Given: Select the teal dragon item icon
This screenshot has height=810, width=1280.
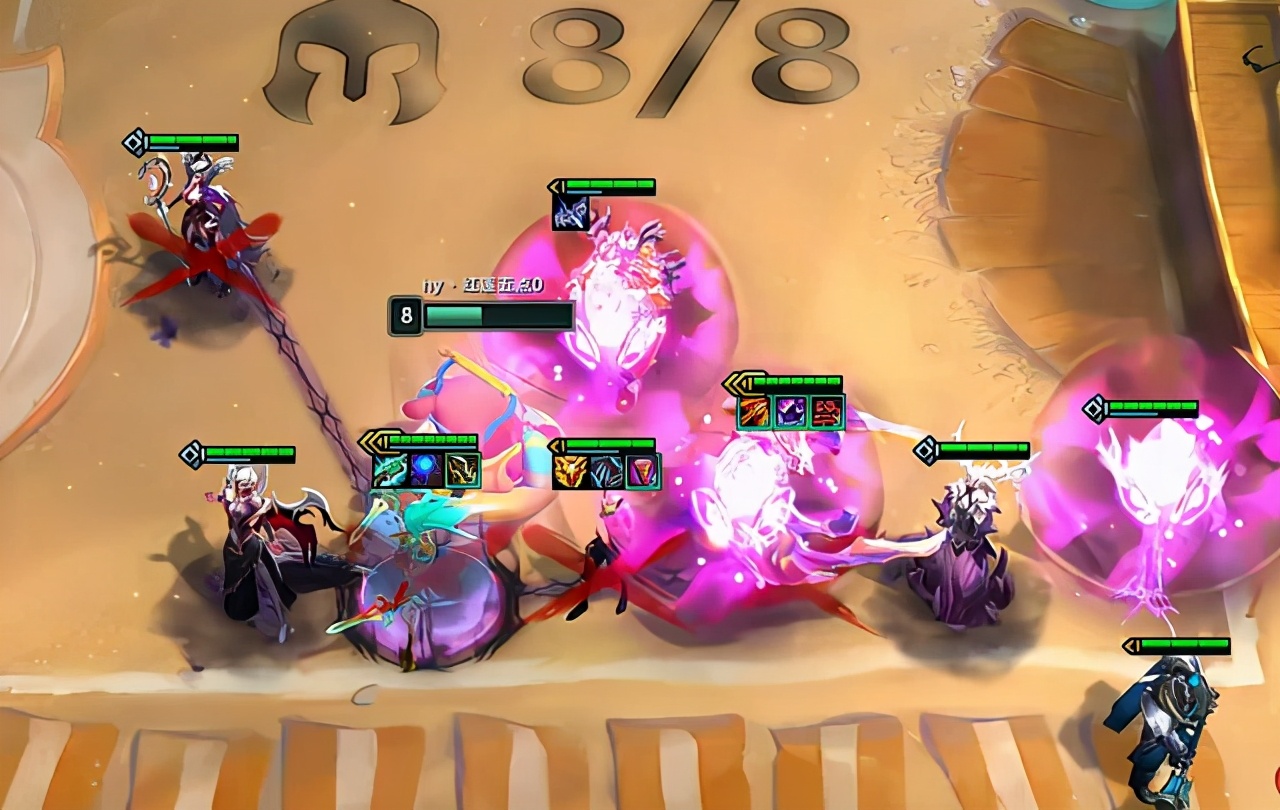Looking at the screenshot, I should [x=390, y=470].
